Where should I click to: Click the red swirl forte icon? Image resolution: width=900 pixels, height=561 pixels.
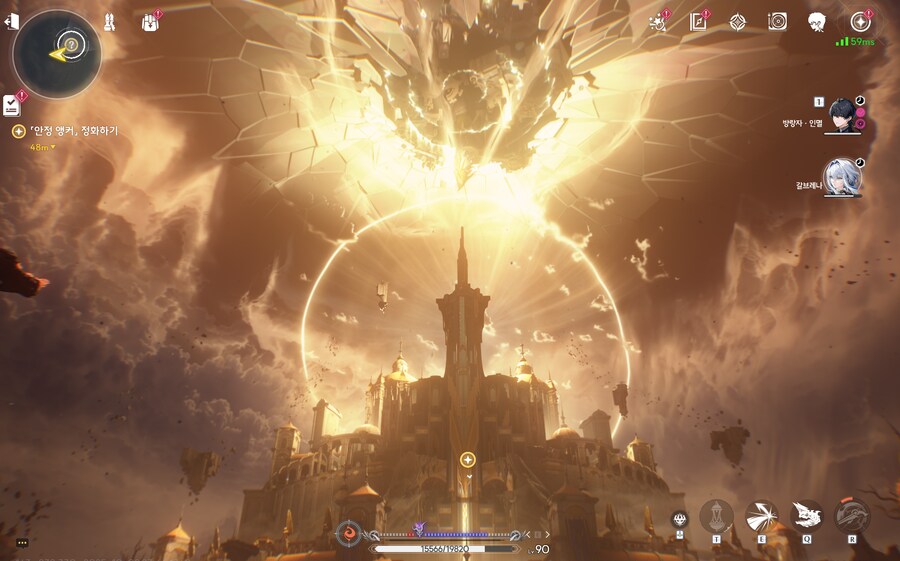349,533
